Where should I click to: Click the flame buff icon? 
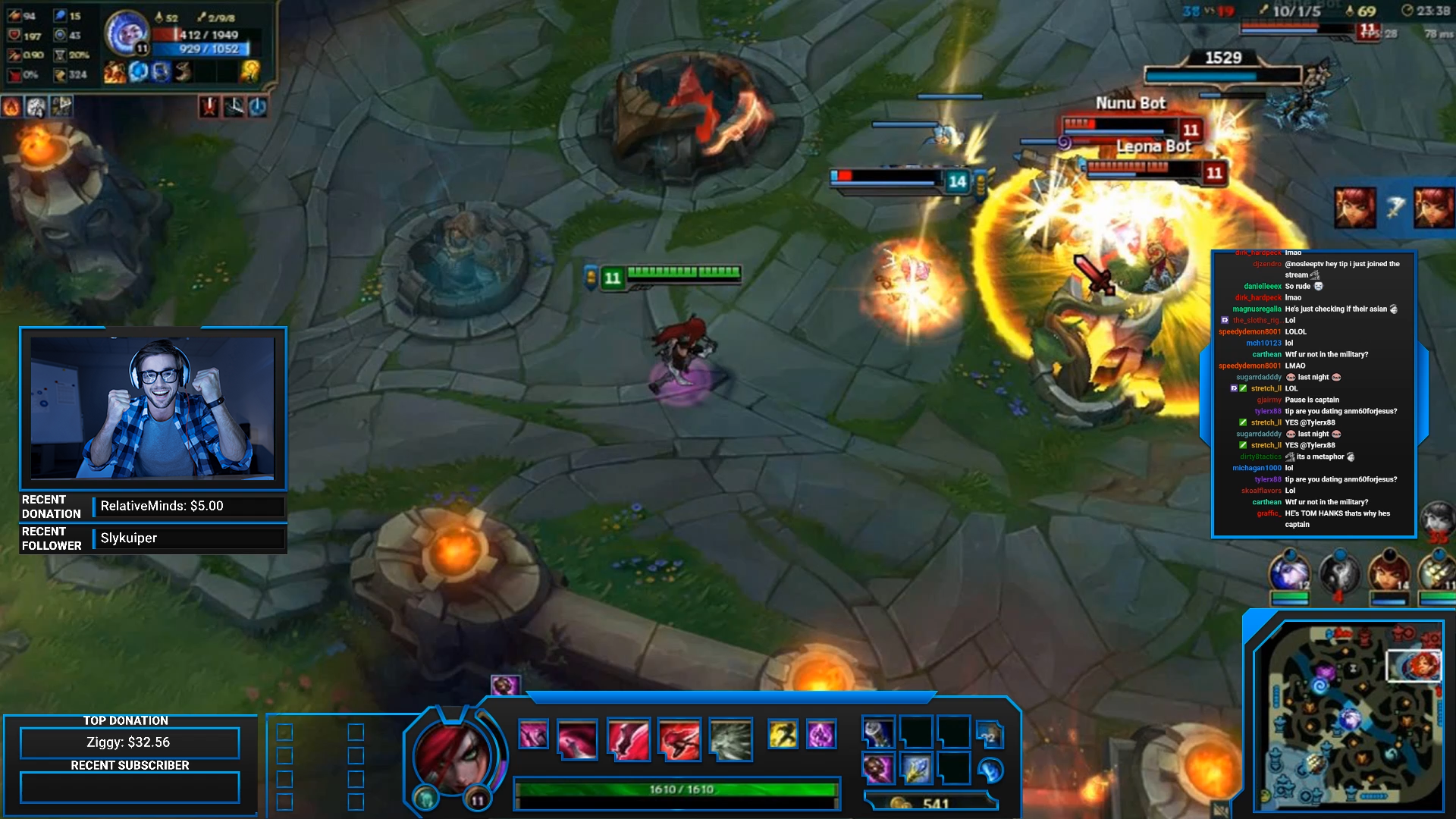(11, 107)
